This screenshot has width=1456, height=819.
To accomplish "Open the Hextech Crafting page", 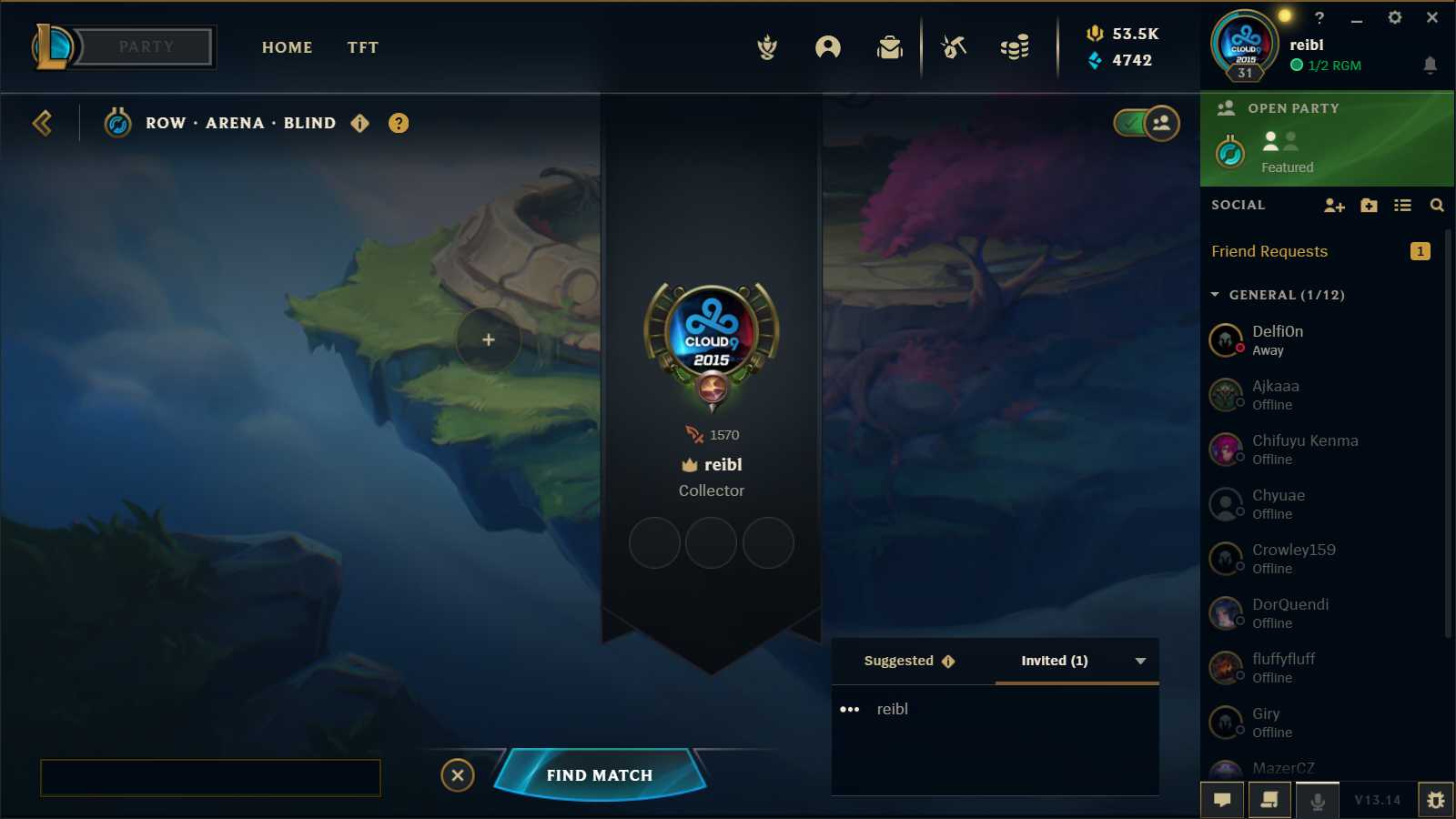I will tap(952, 49).
